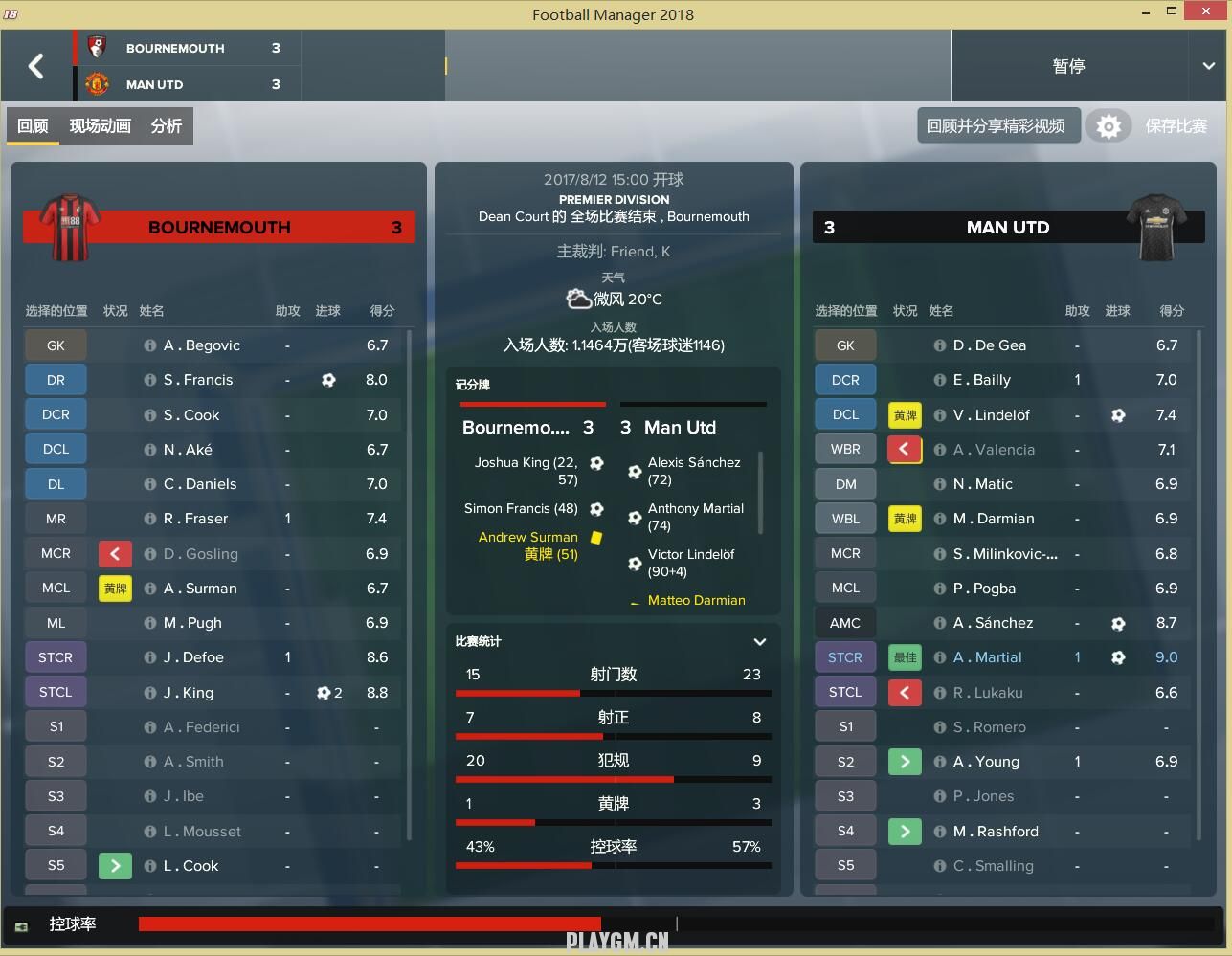Close the Football Manager 2018 window
Image resolution: width=1232 pixels, height=956 pixels.
tap(1208, 12)
